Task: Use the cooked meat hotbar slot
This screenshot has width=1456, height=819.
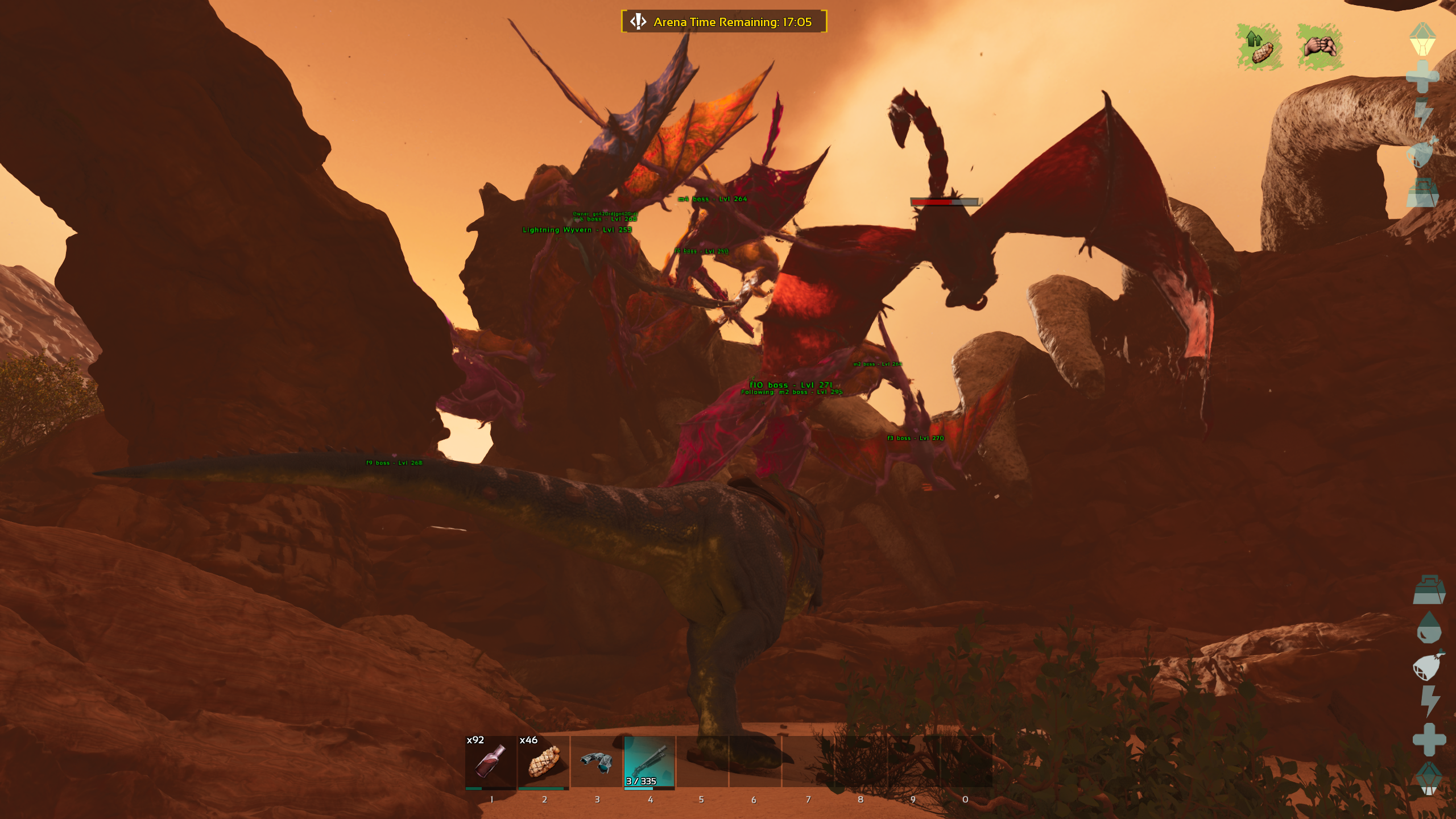Action: (543, 761)
